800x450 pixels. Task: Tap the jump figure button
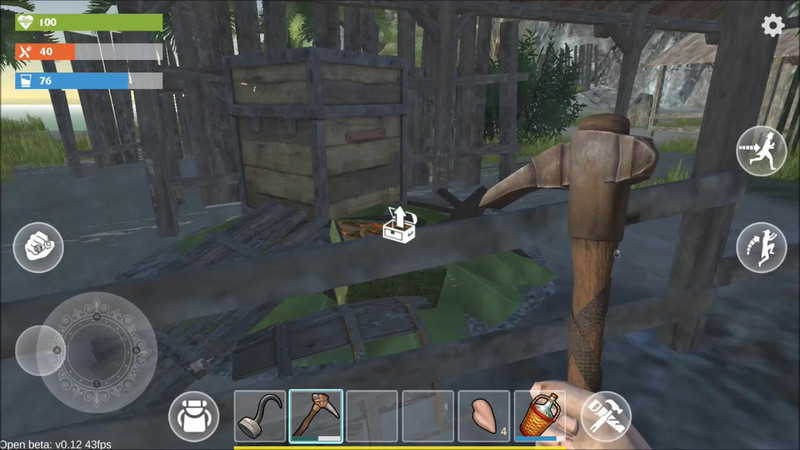[x=761, y=247]
